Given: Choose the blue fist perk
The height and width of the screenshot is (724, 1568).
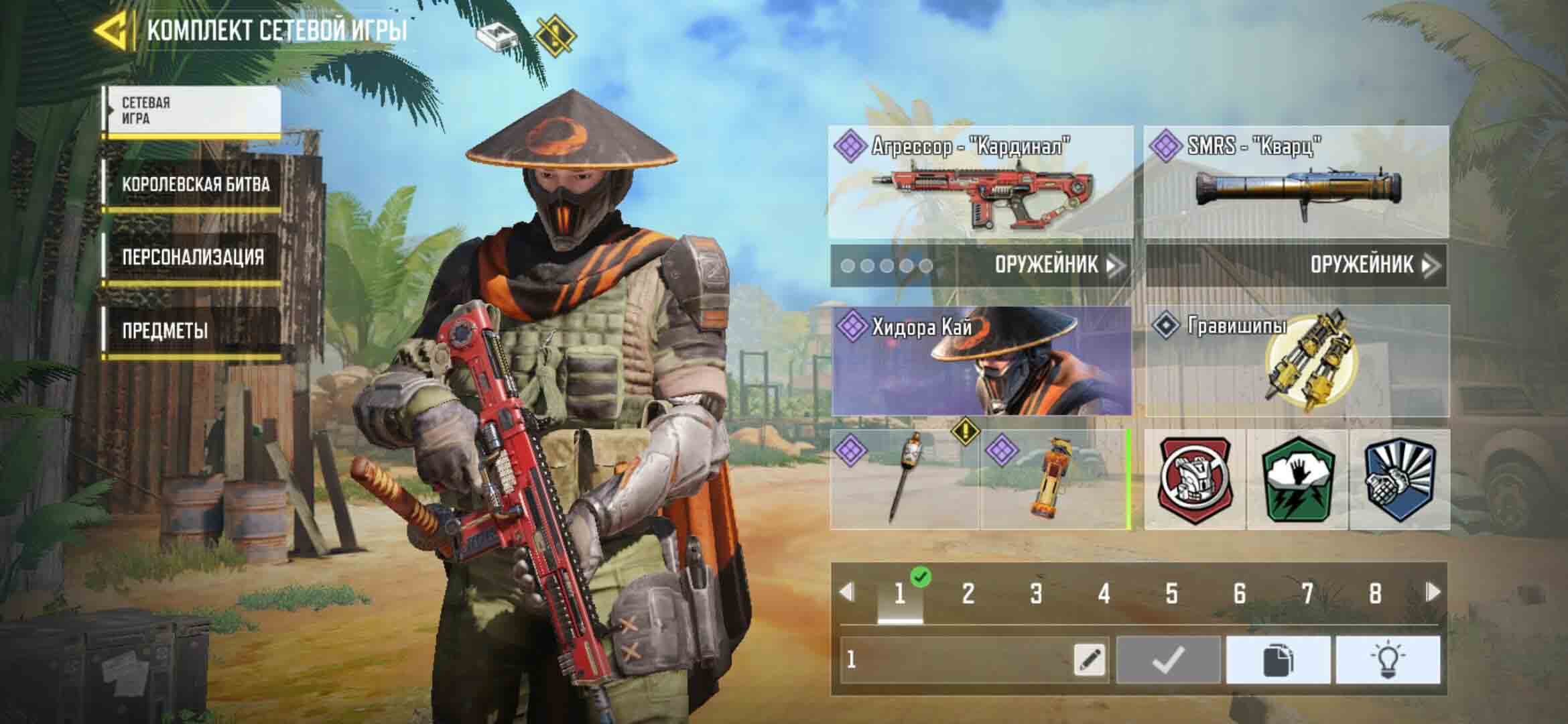Looking at the screenshot, I should (1400, 480).
